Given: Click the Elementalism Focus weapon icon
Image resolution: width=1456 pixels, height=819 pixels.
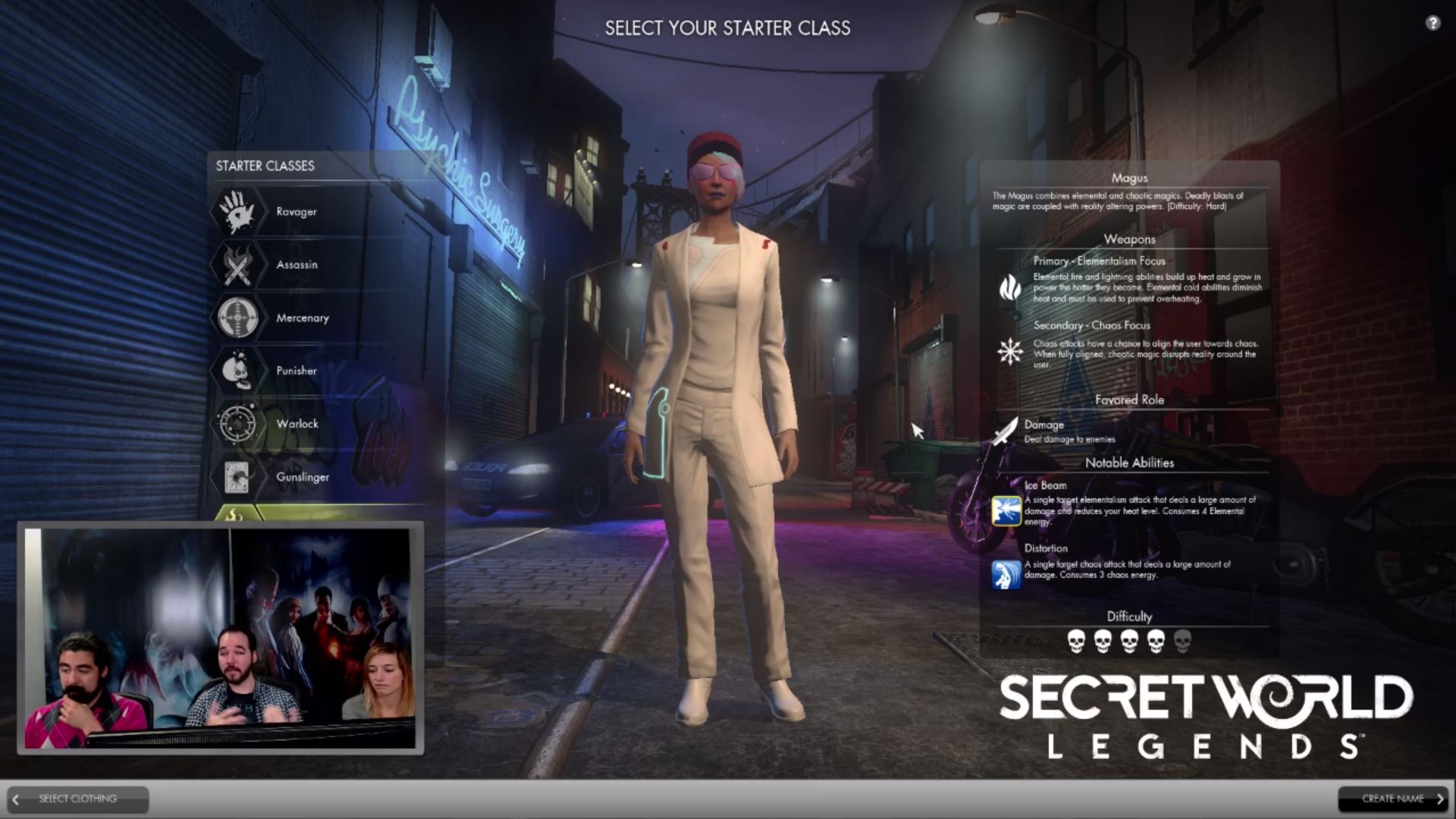Looking at the screenshot, I should 1009,287.
